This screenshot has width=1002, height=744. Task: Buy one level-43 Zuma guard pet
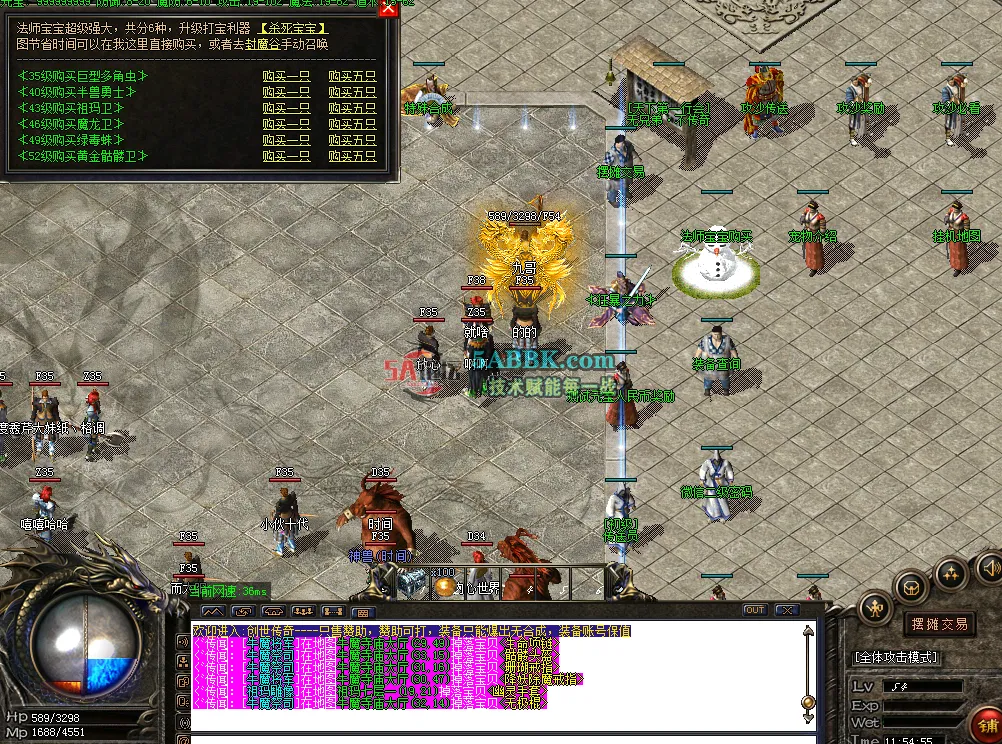[286, 108]
